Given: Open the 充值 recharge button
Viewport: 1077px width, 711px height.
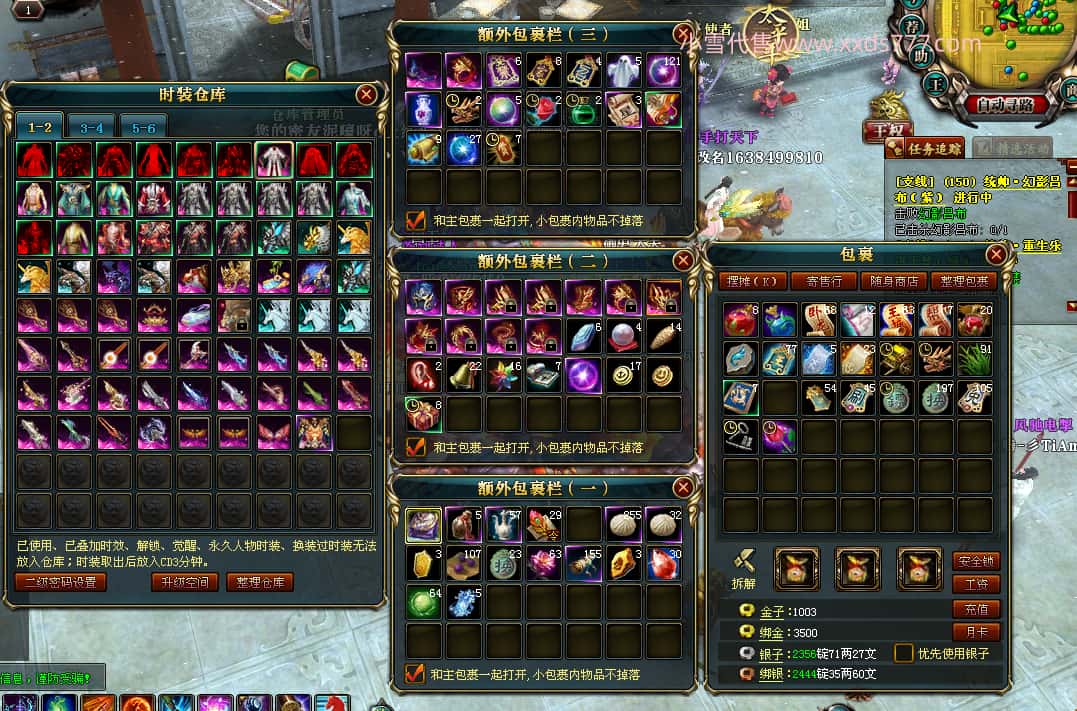Looking at the screenshot, I should click(x=975, y=609).
